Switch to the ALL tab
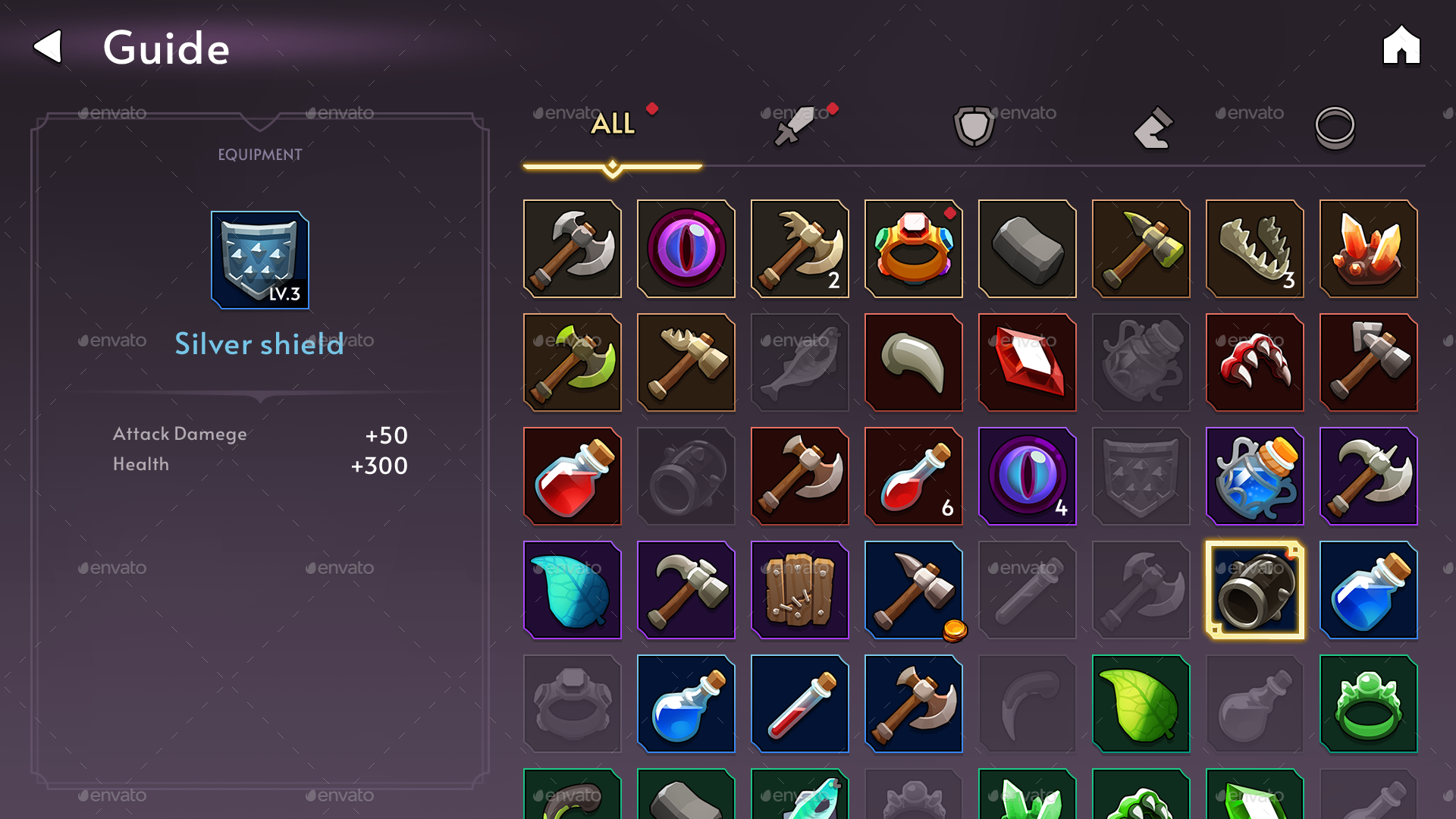Image resolution: width=1456 pixels, height=819 pixels. 612,124
